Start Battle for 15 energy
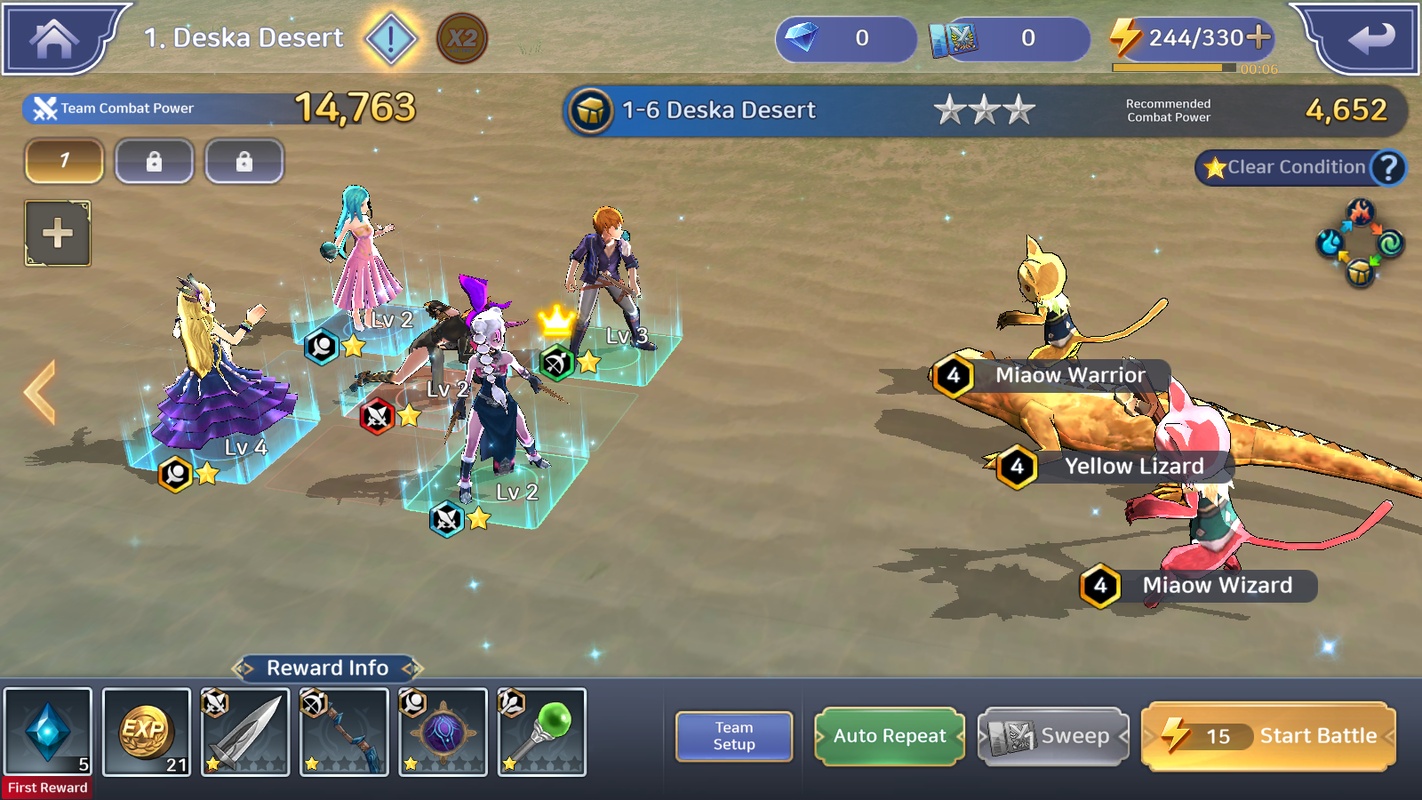 click(1268, 736)
